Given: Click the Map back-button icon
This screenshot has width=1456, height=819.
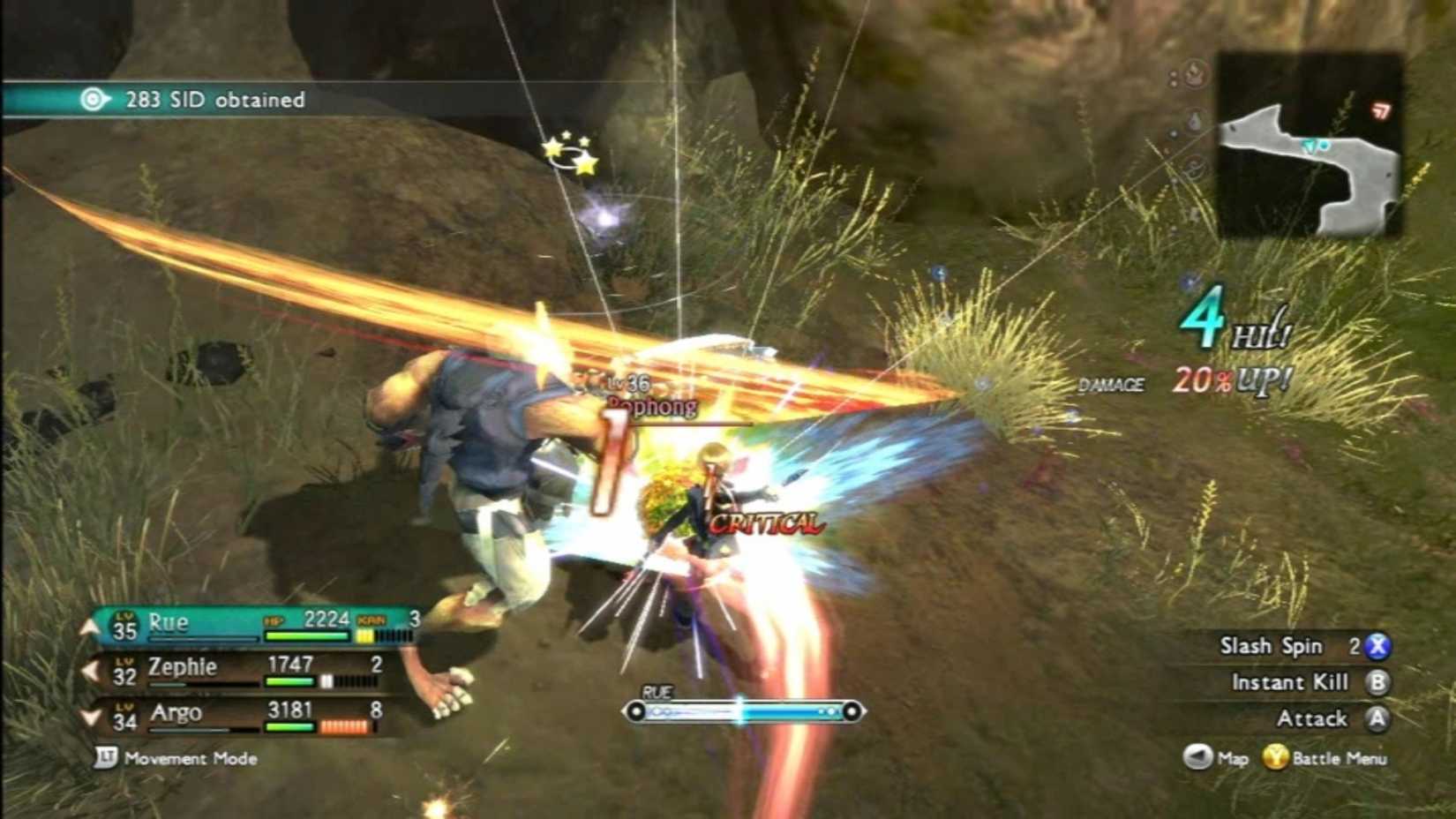Looking at the screenshot, I should click(1197, 756).
